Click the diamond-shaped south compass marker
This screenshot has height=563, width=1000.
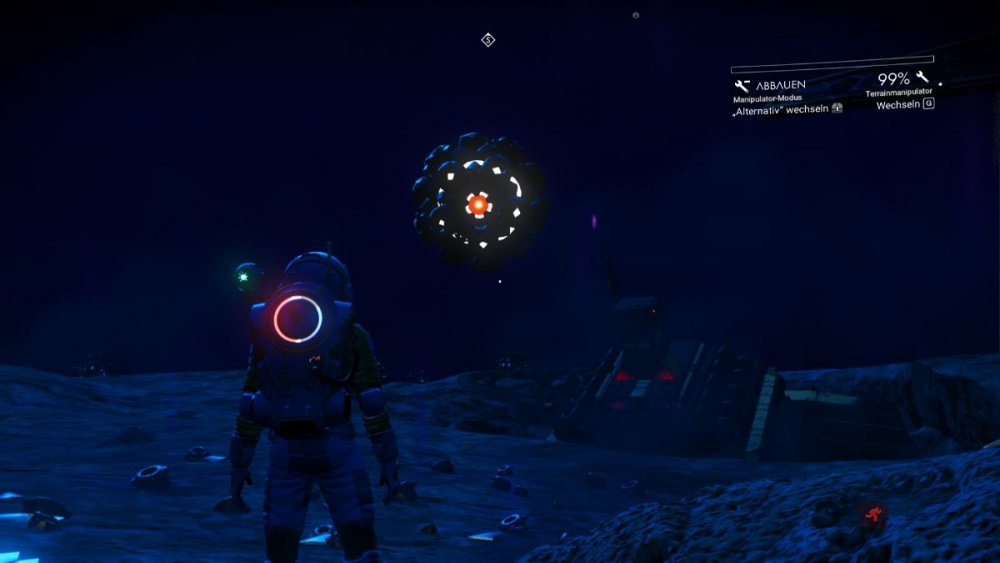pyautogui.click(x=488, y=40)
